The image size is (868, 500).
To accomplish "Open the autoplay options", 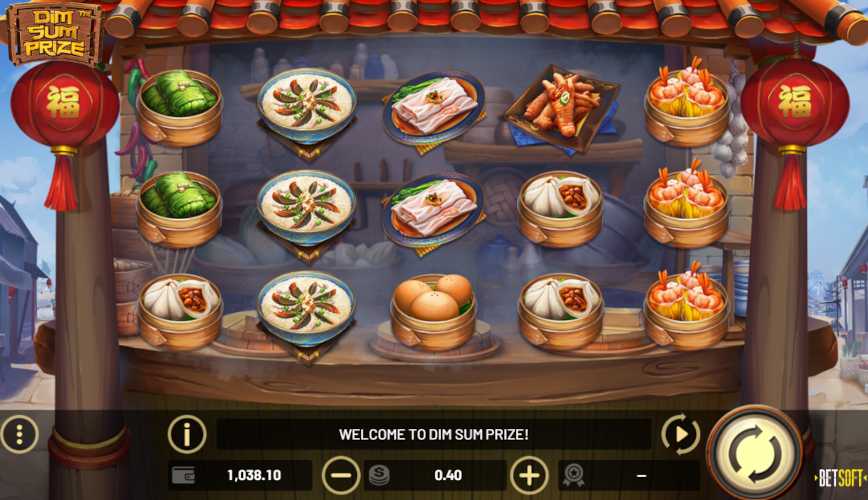I will (x=681, y=434).
